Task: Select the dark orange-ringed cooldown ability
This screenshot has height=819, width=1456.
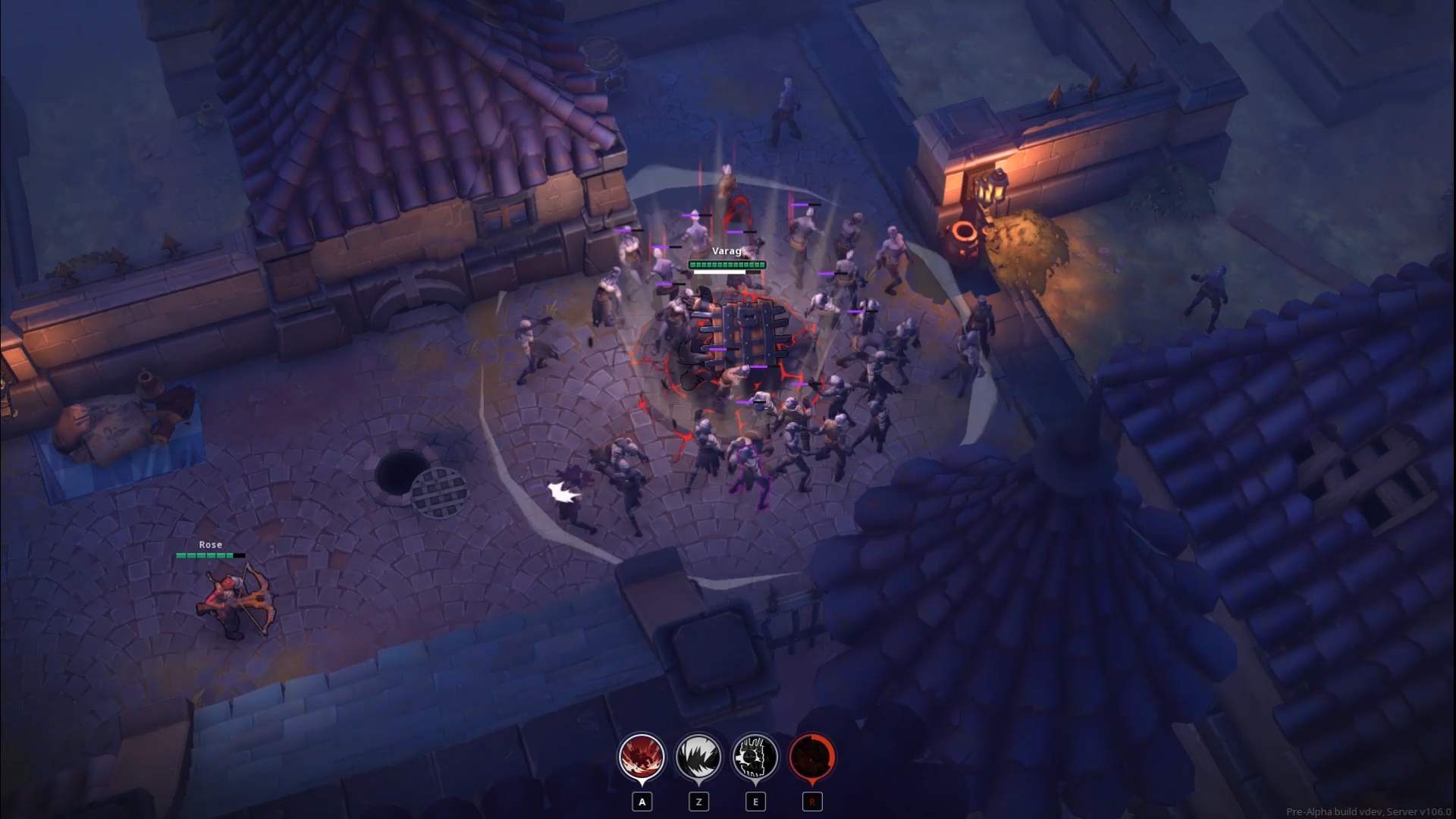Action: tap(812, 757)
